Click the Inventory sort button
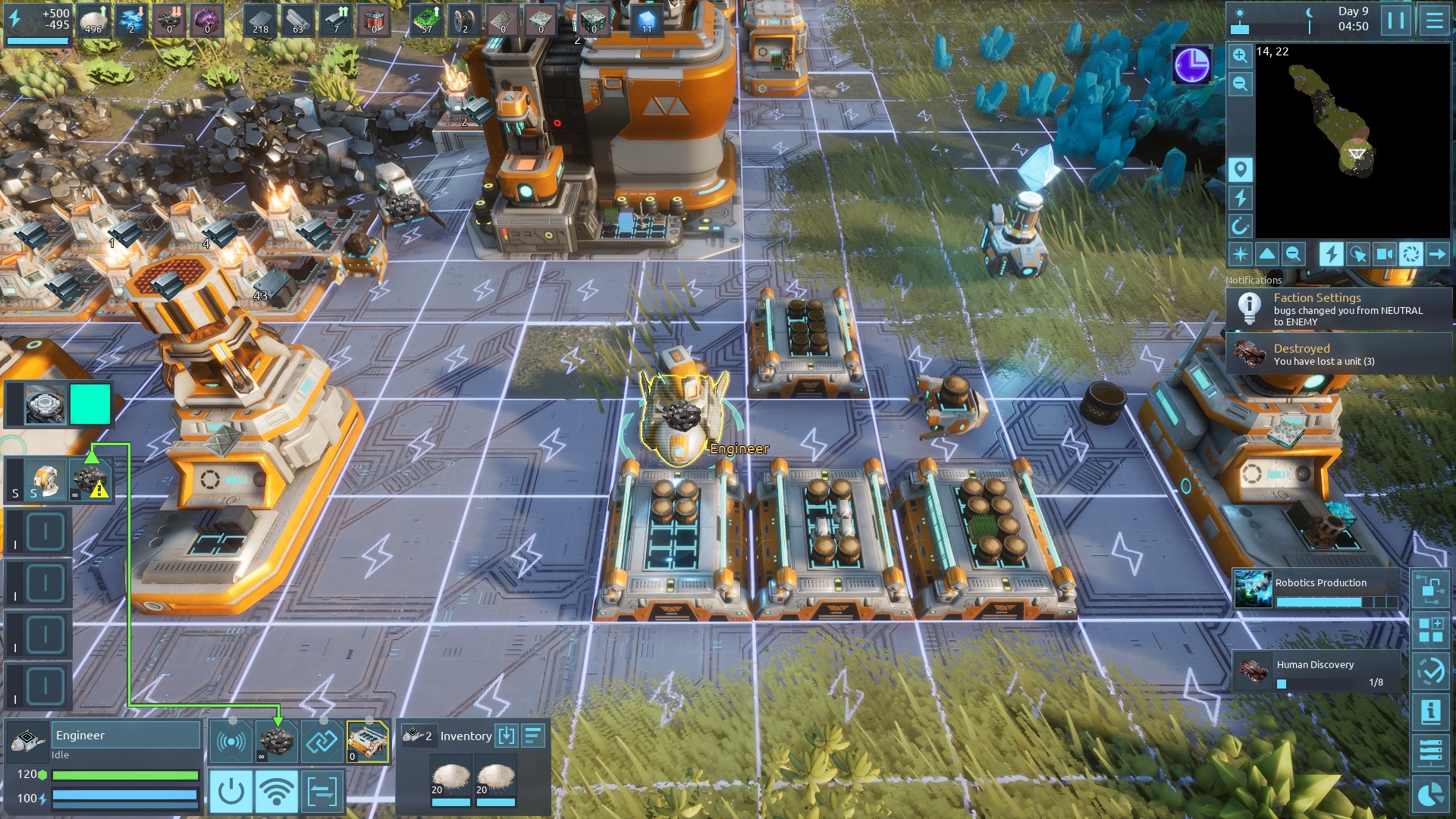Image resolution: width=1456 pixels, height=819 pixels. [534, 736]
